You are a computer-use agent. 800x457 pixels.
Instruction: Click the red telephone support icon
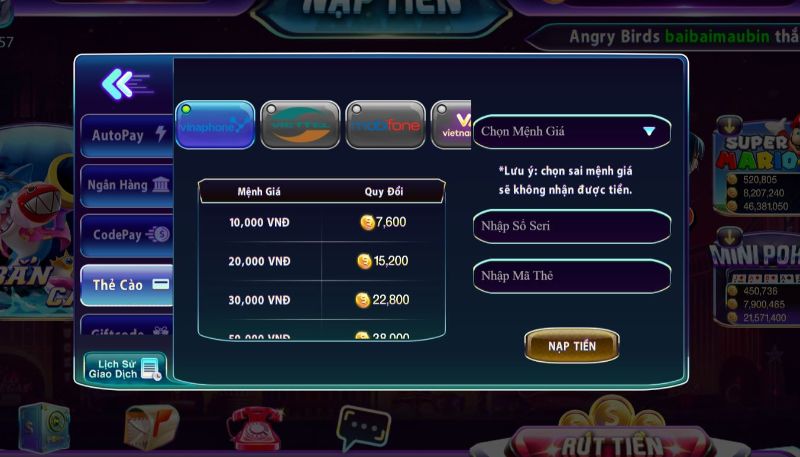coord(254,428)
